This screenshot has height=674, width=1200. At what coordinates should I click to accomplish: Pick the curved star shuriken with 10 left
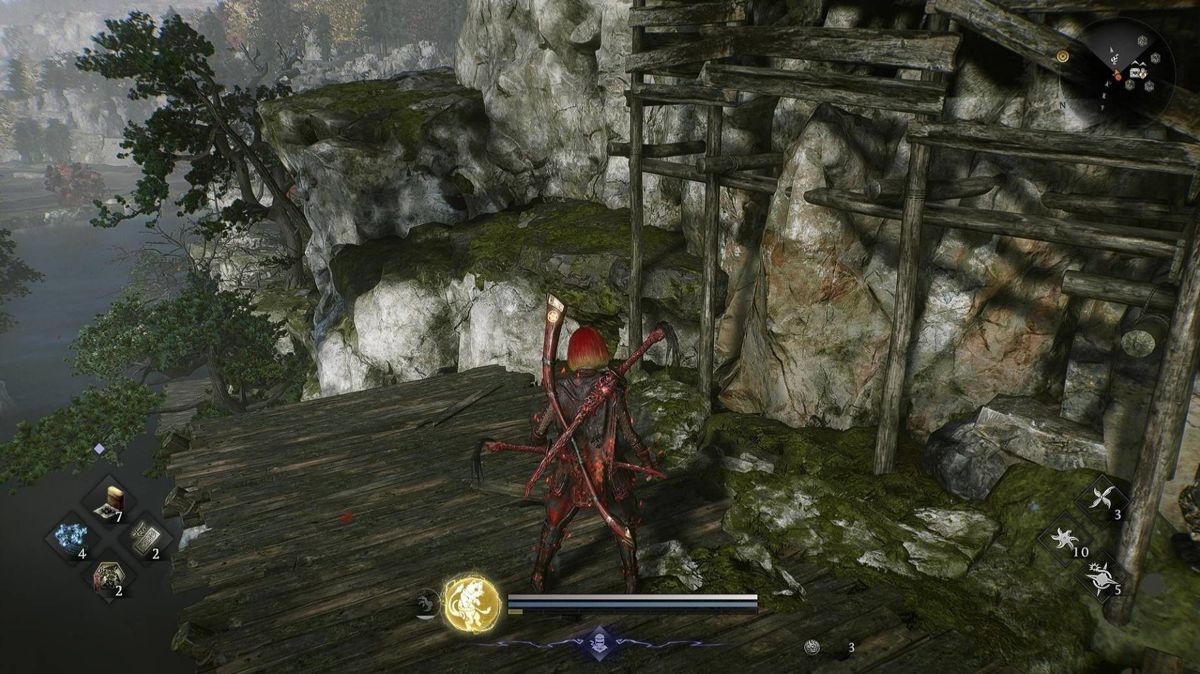[x=1064, y=540]
